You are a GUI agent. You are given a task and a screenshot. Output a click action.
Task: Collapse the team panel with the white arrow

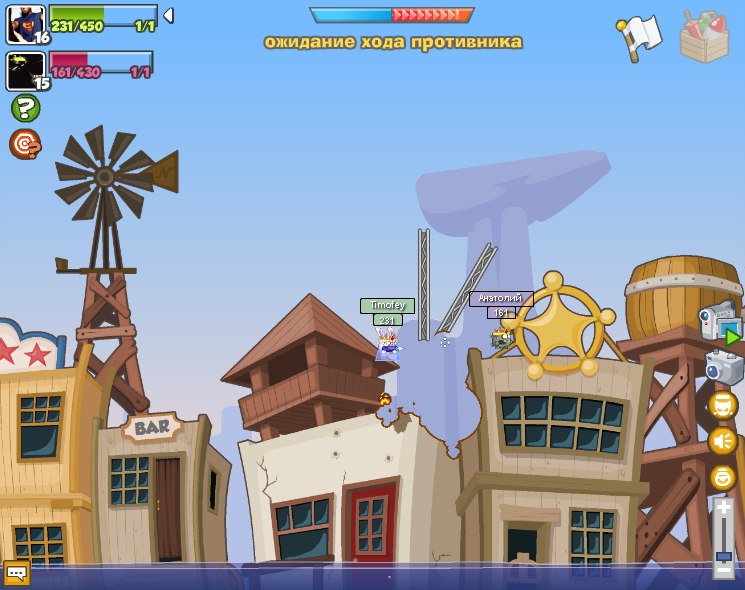tap(168, 15)
